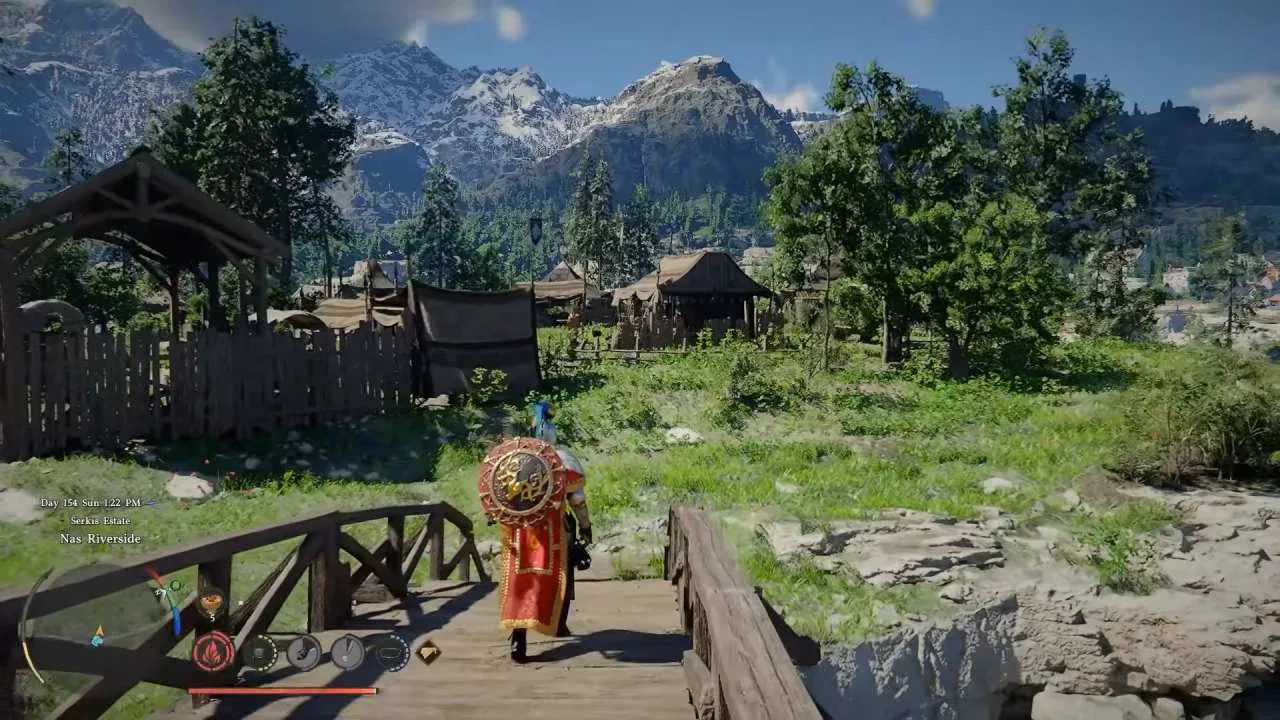Viewport: 1280px width, 720px height.
Task: Click the yellow compass arrow icon
Action: [x=99, y=630]
